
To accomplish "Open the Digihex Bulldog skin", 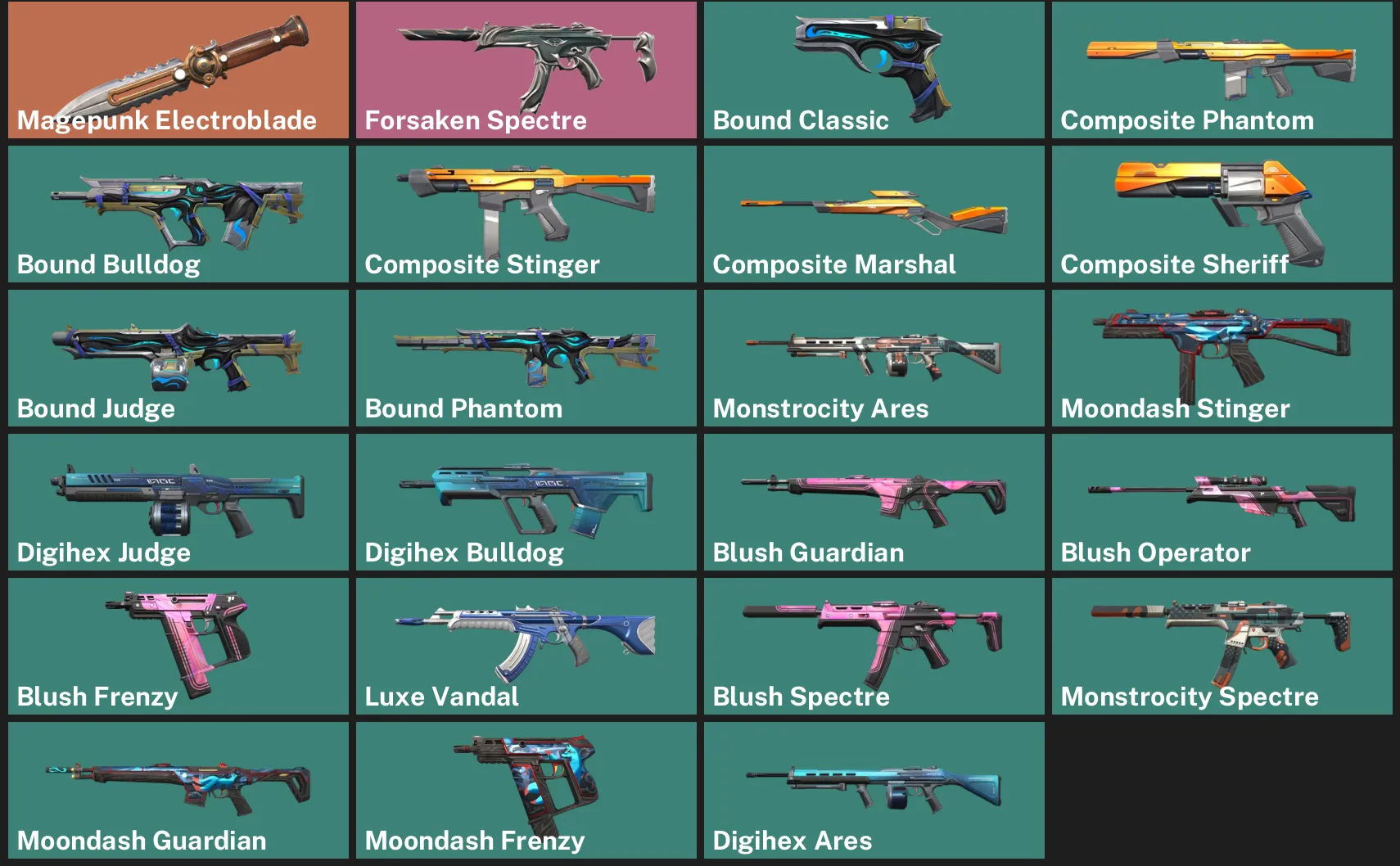I will [x=525, y=502].
